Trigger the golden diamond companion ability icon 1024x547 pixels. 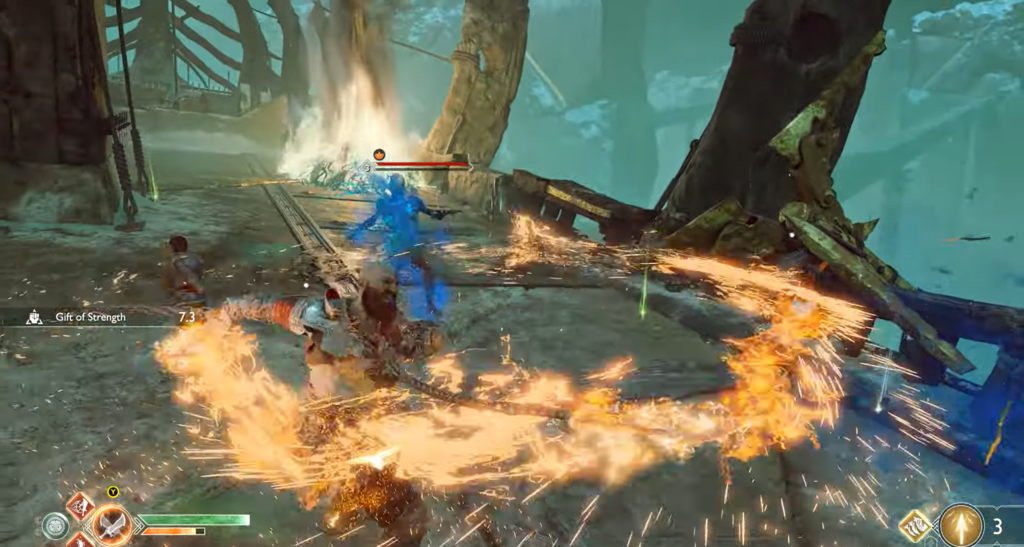[916, 526]
